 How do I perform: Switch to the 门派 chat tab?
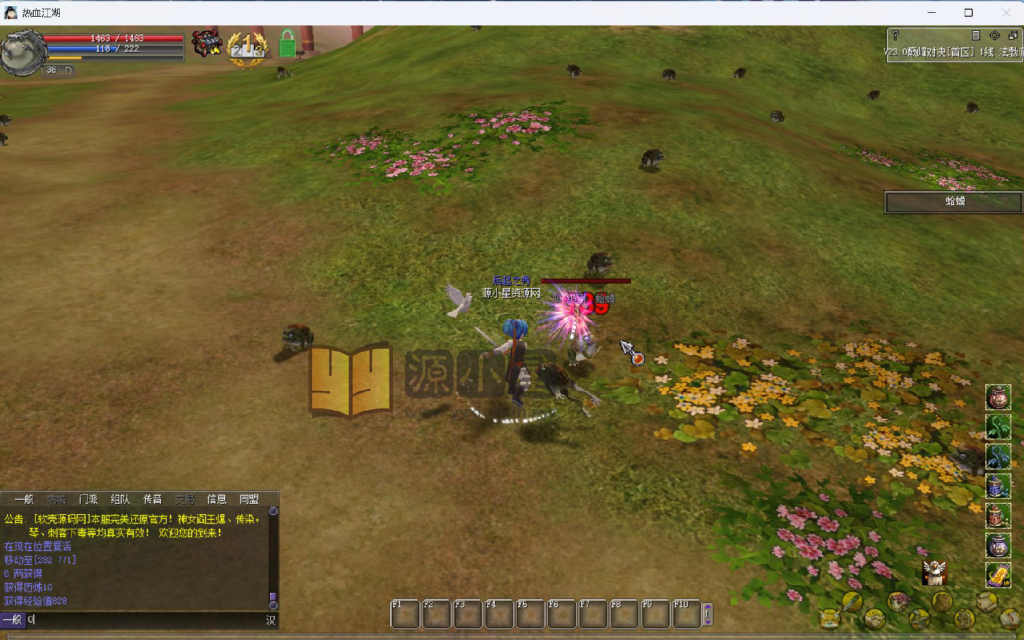click(x=88, y=499)
